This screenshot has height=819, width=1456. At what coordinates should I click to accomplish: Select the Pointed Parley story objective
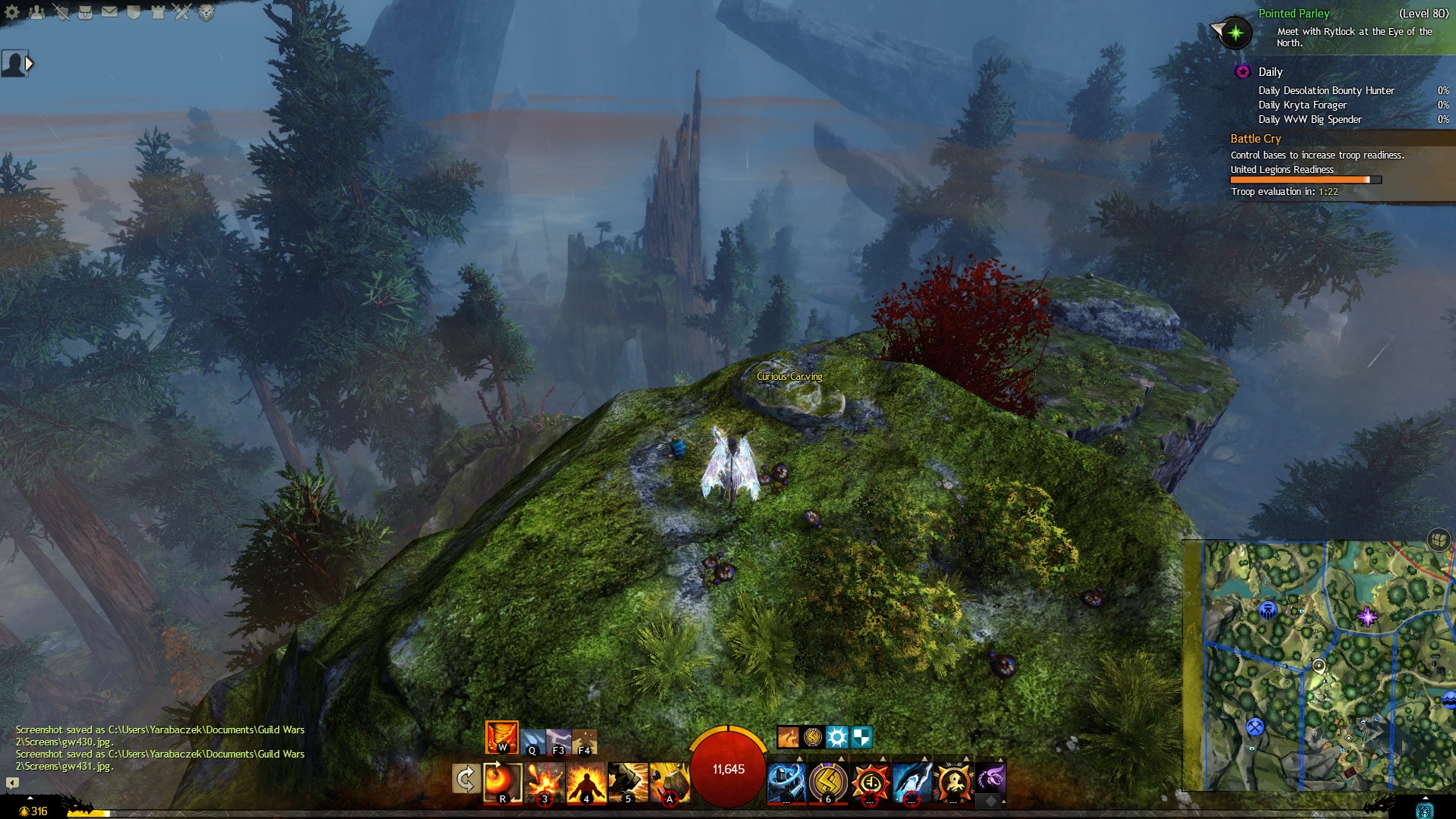[x=1293, y=14]
